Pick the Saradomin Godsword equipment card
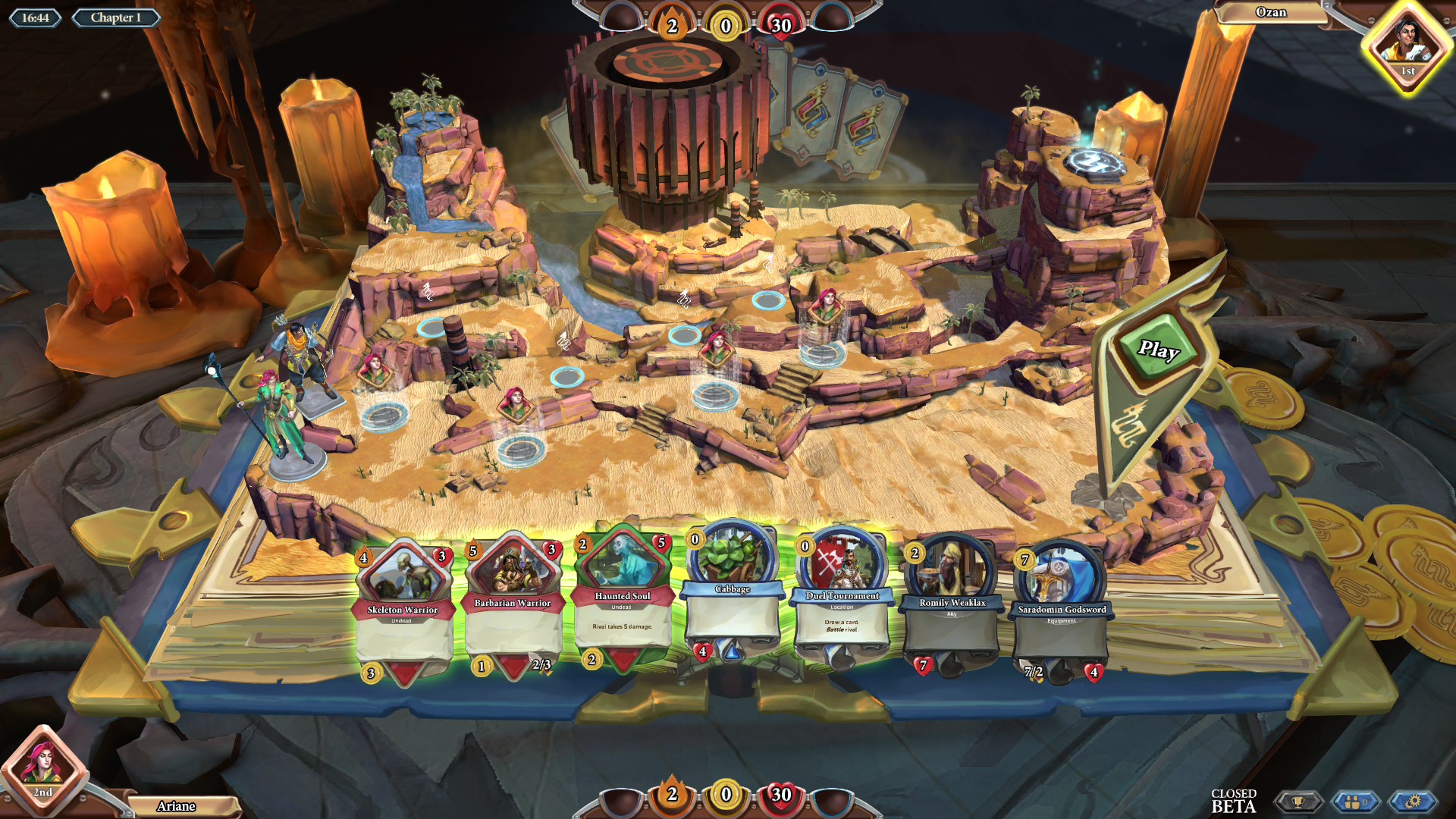The image size is (1456, 819). point(1061,610)
